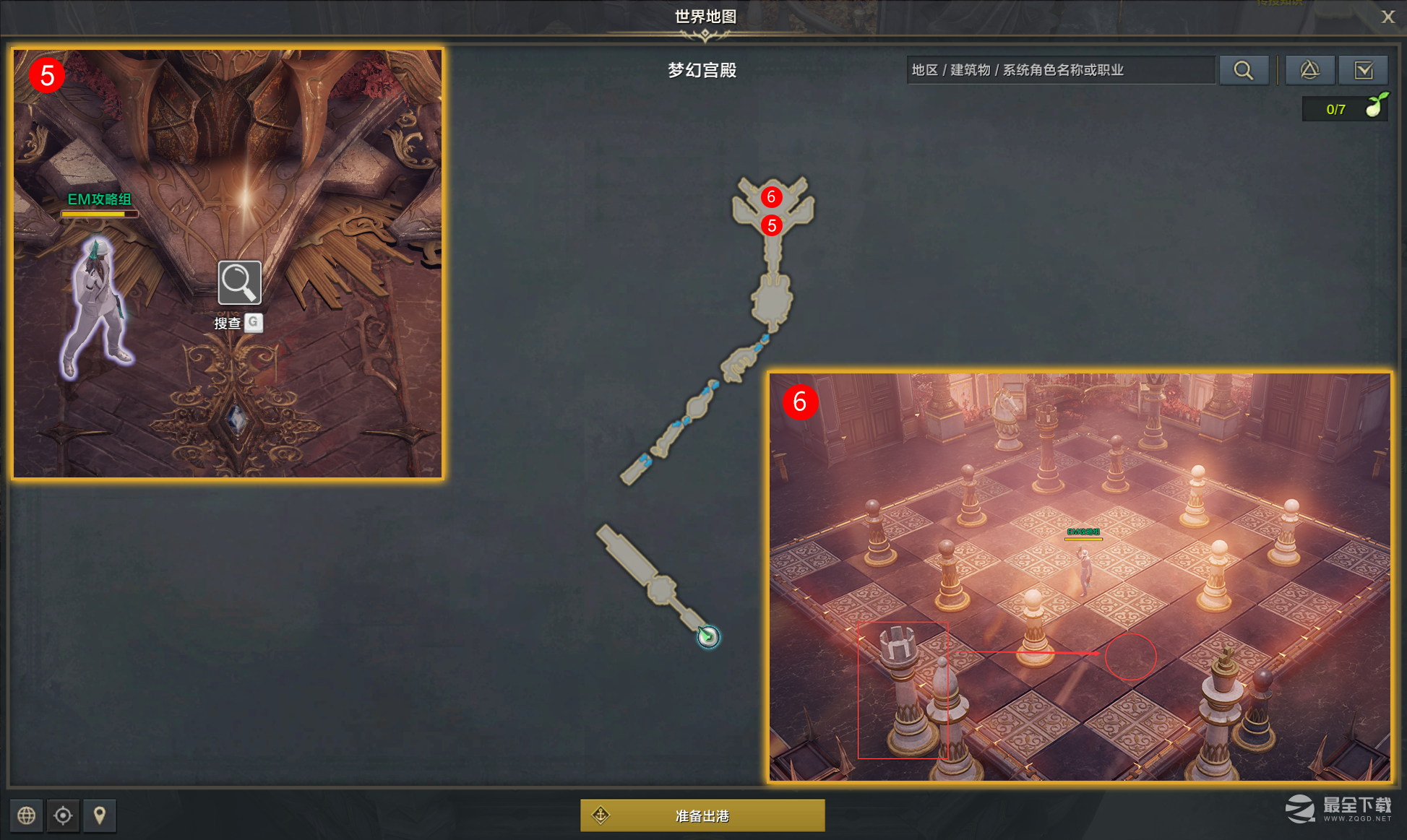Click red marker 5 on the map route
Viewport: 1407px width, 840px height.
(x=773, y=225)
